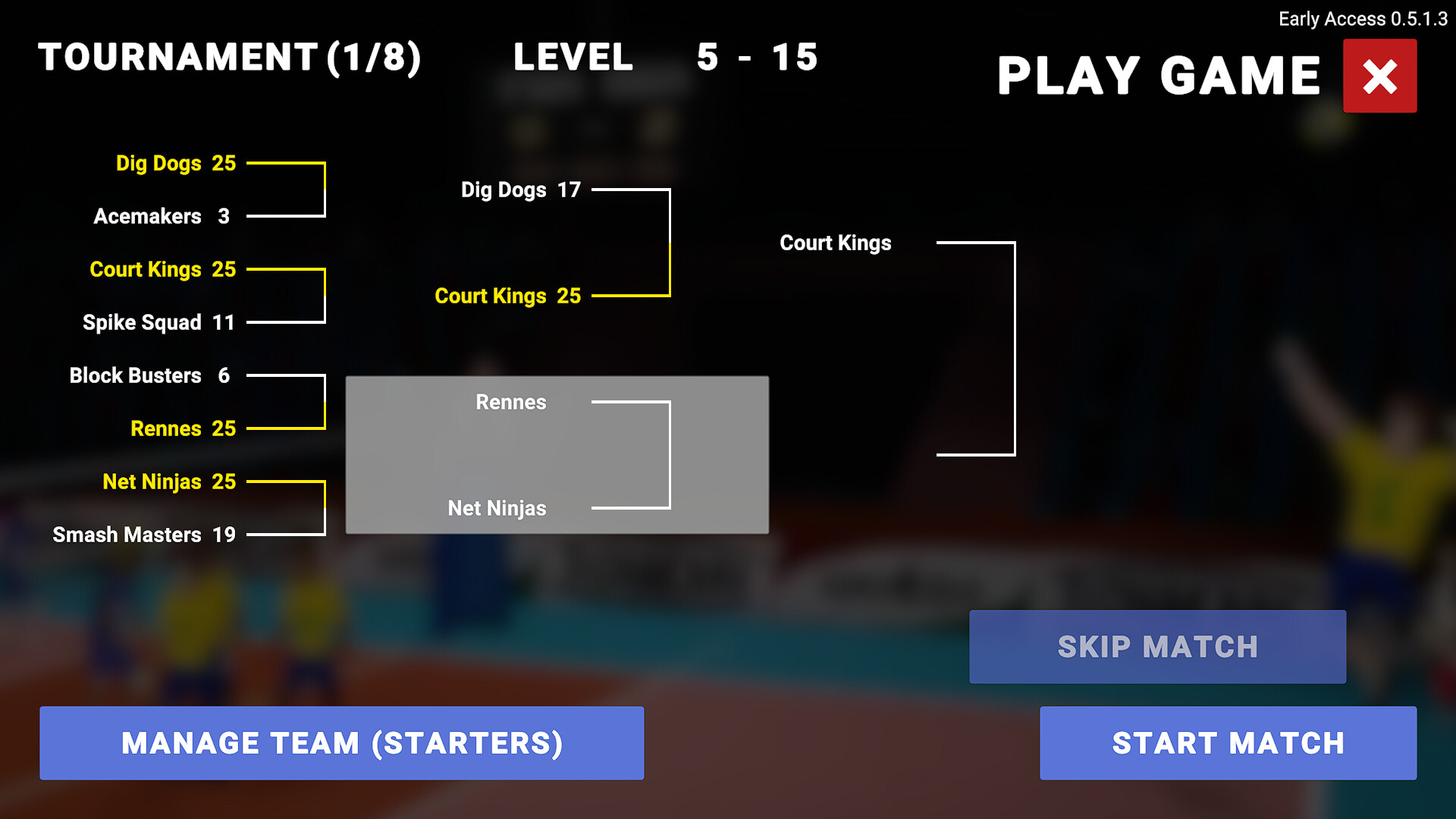Select Spike Squad entry
Image resolution: width=1456 pixels, height=819 pixels.
click(141, 322)
